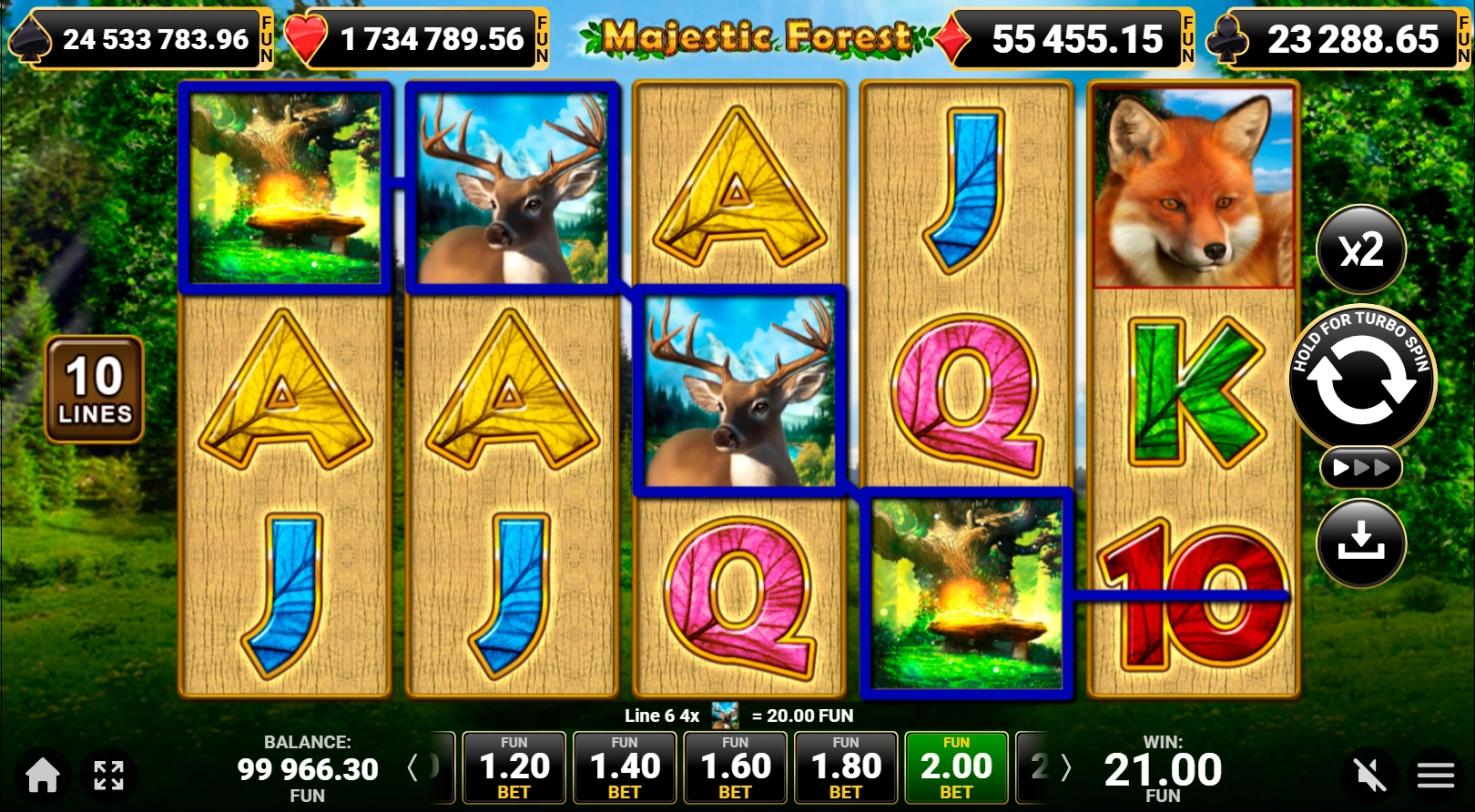Go to the home lobby

(x=42, y=775)
